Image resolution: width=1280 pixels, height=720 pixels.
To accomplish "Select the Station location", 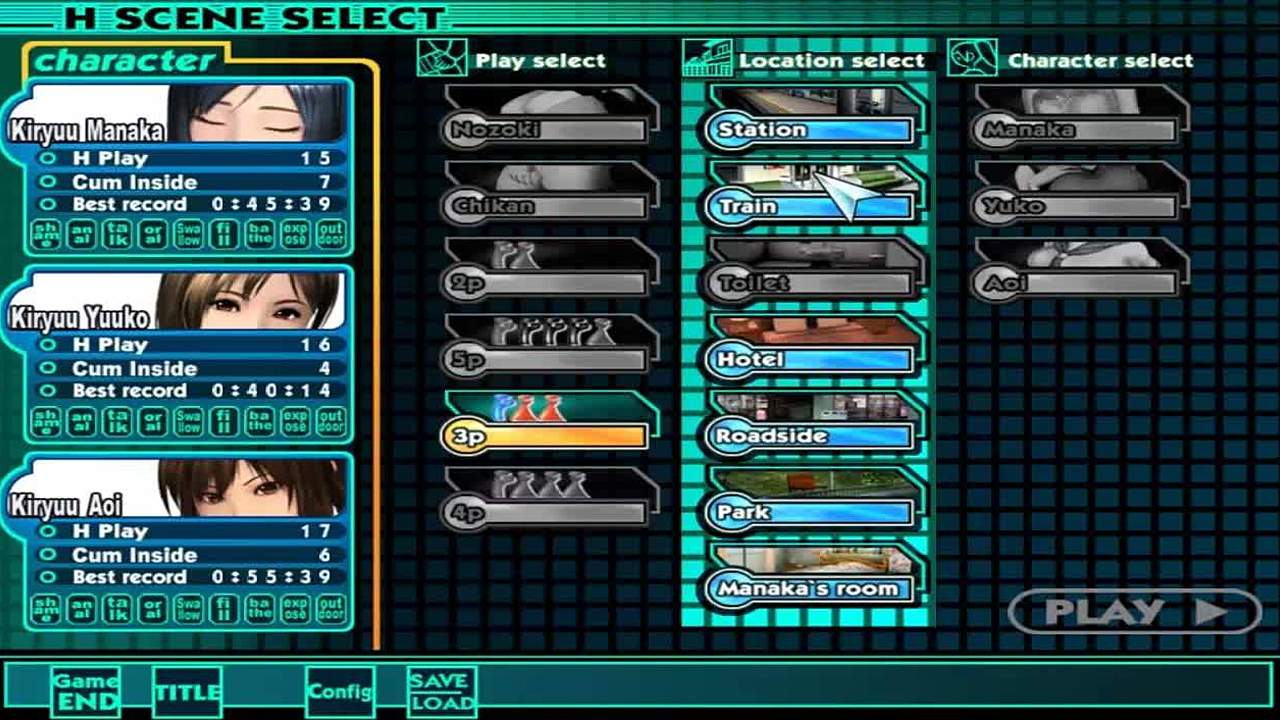I will pyautogui.click(x=810, y=130).
